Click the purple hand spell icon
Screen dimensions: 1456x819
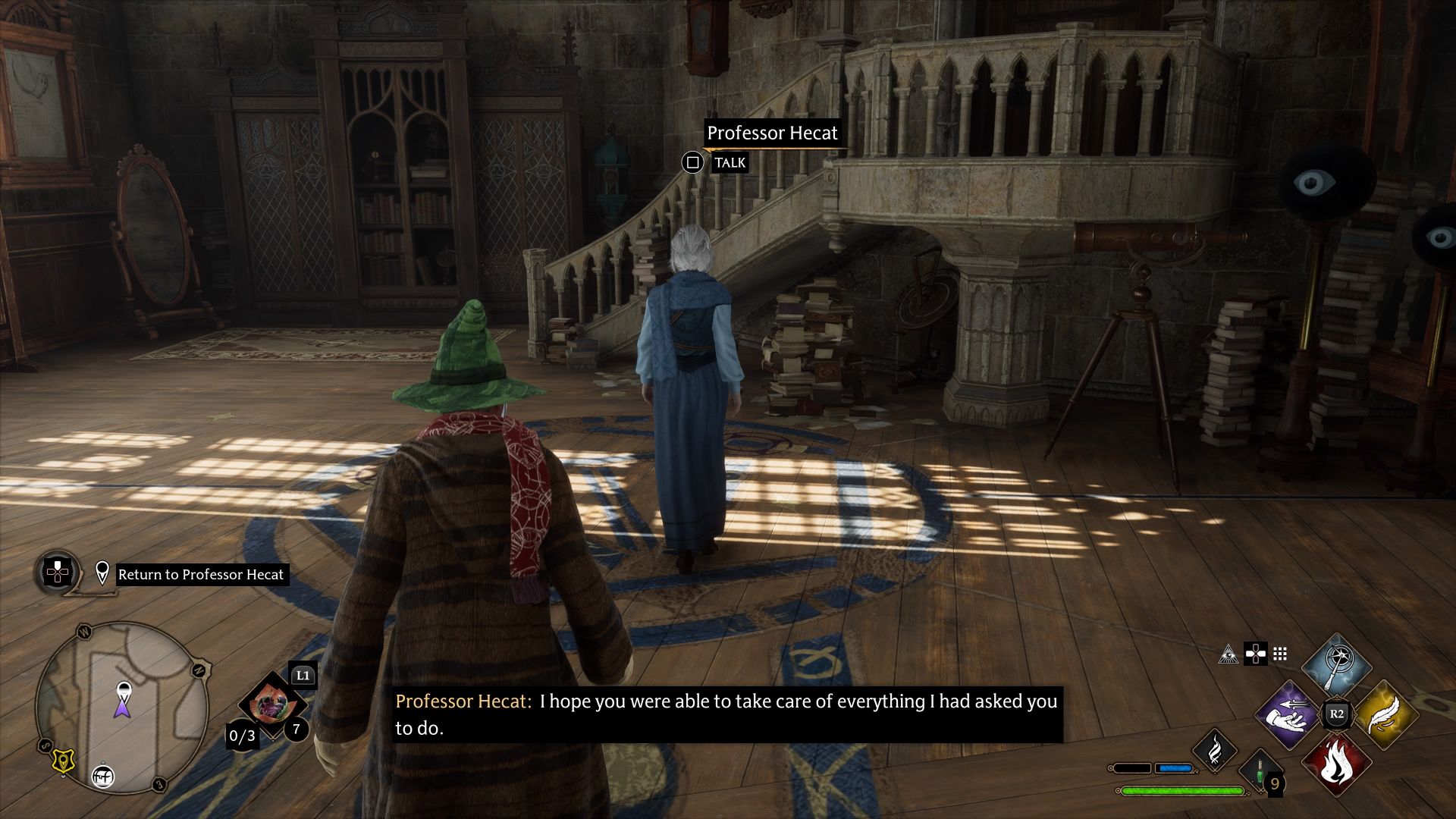coord(1286,715)
